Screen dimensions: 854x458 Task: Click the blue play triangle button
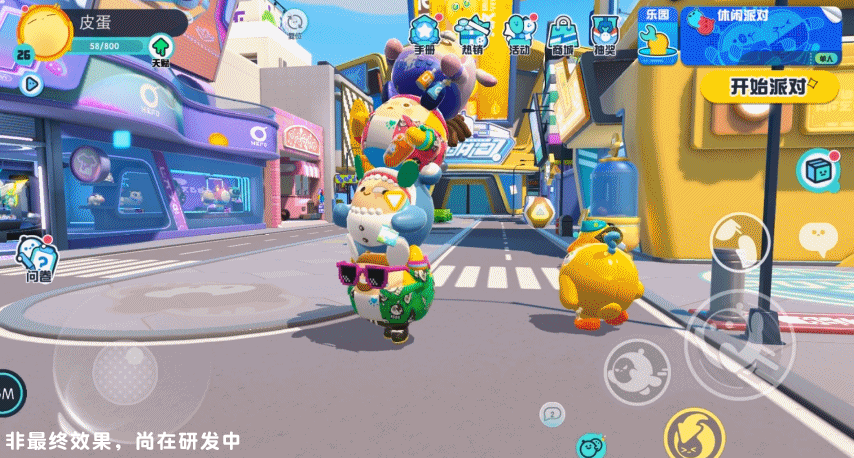(x=30, y=84)
